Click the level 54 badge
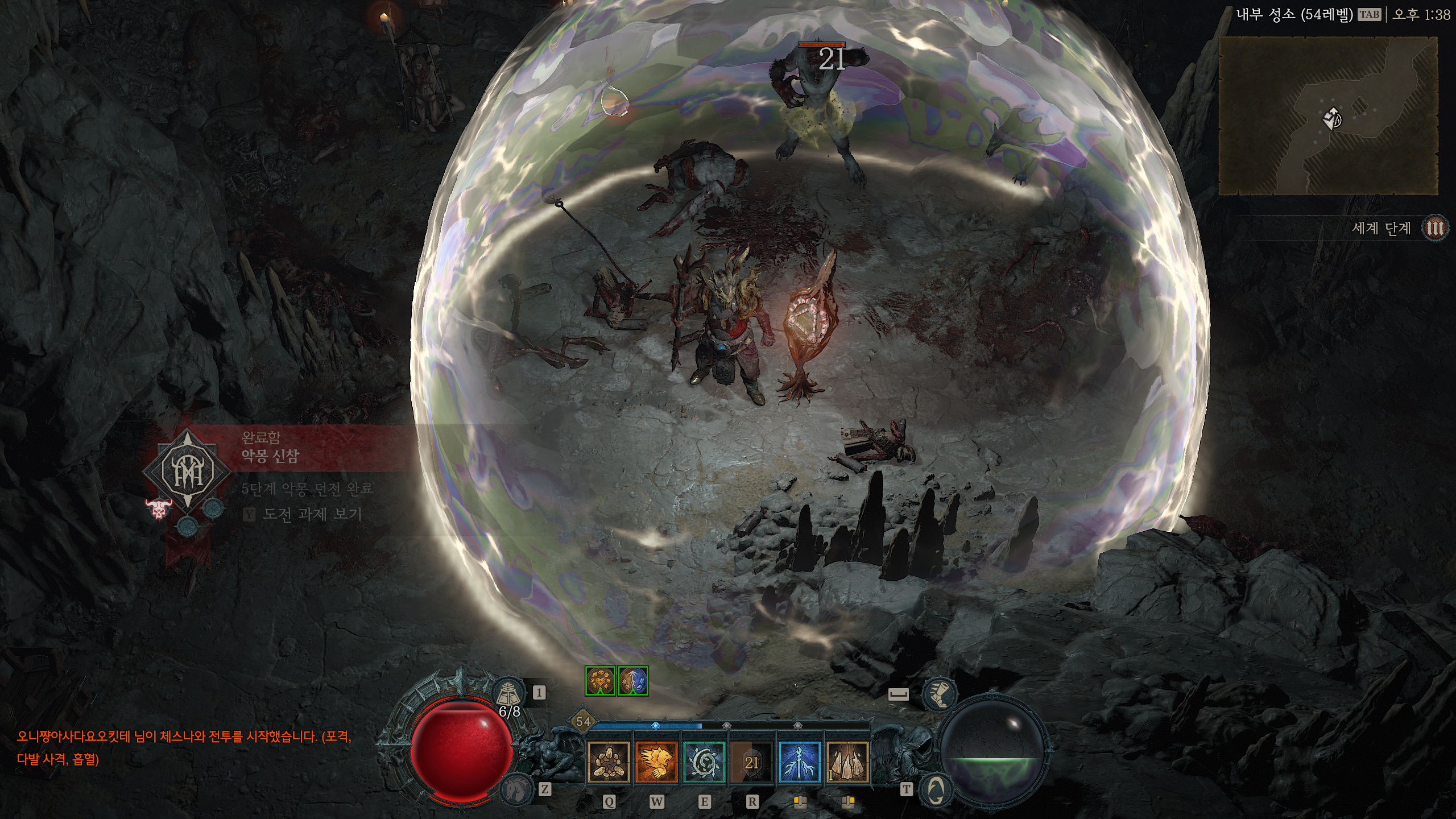Image resolution: width=1456 pixels, height=819 pixels. click(x=583, y=722)
